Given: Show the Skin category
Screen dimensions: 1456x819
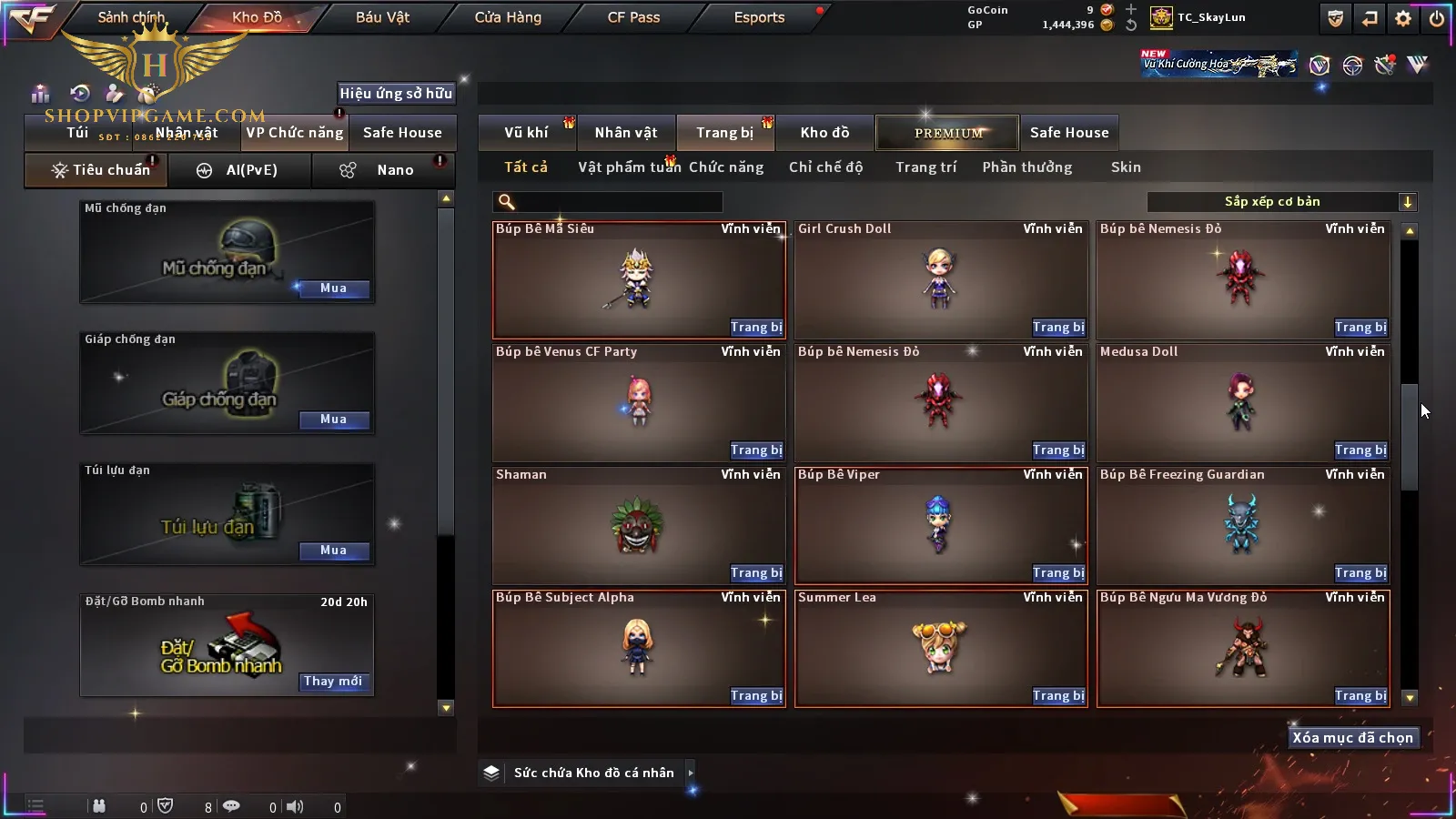Looking at the screenshot, I should (1126, 167).
